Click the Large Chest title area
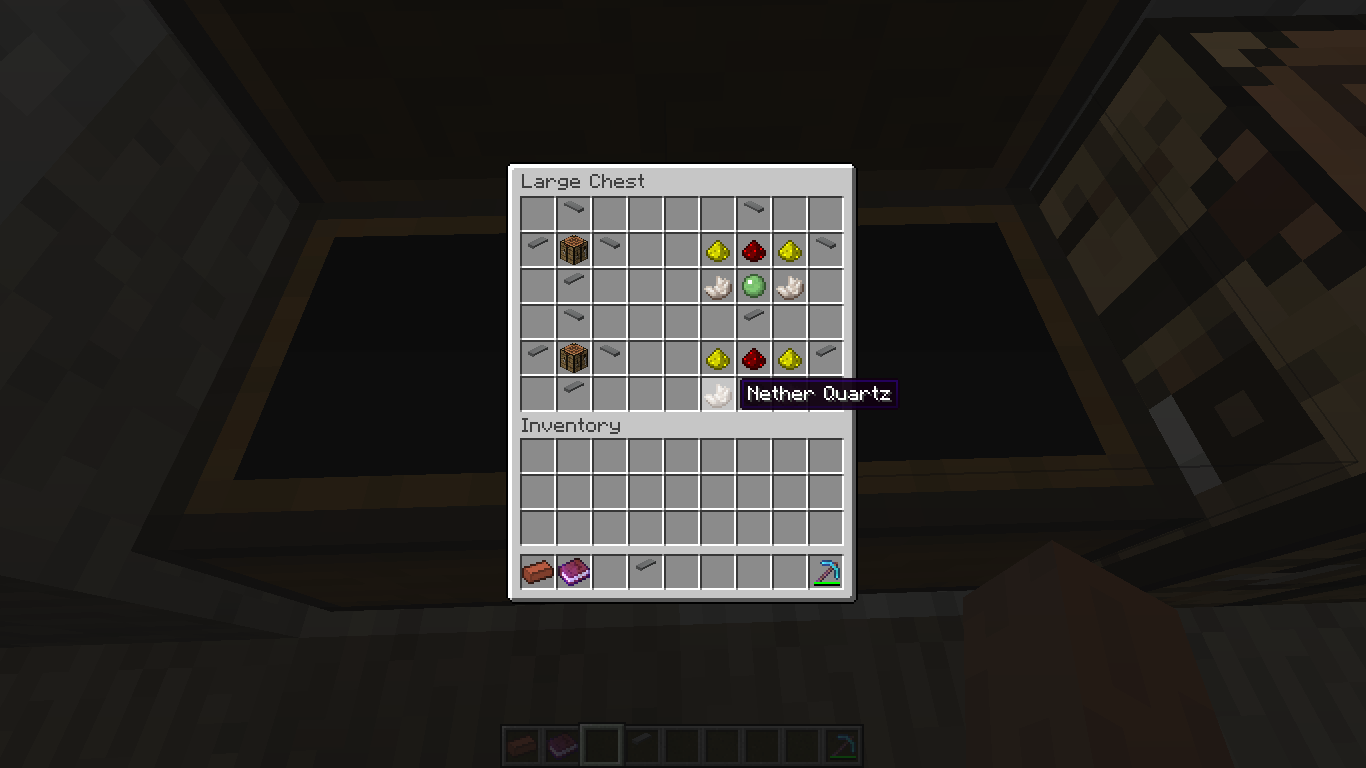1366x768 pixels. point(583,181)
